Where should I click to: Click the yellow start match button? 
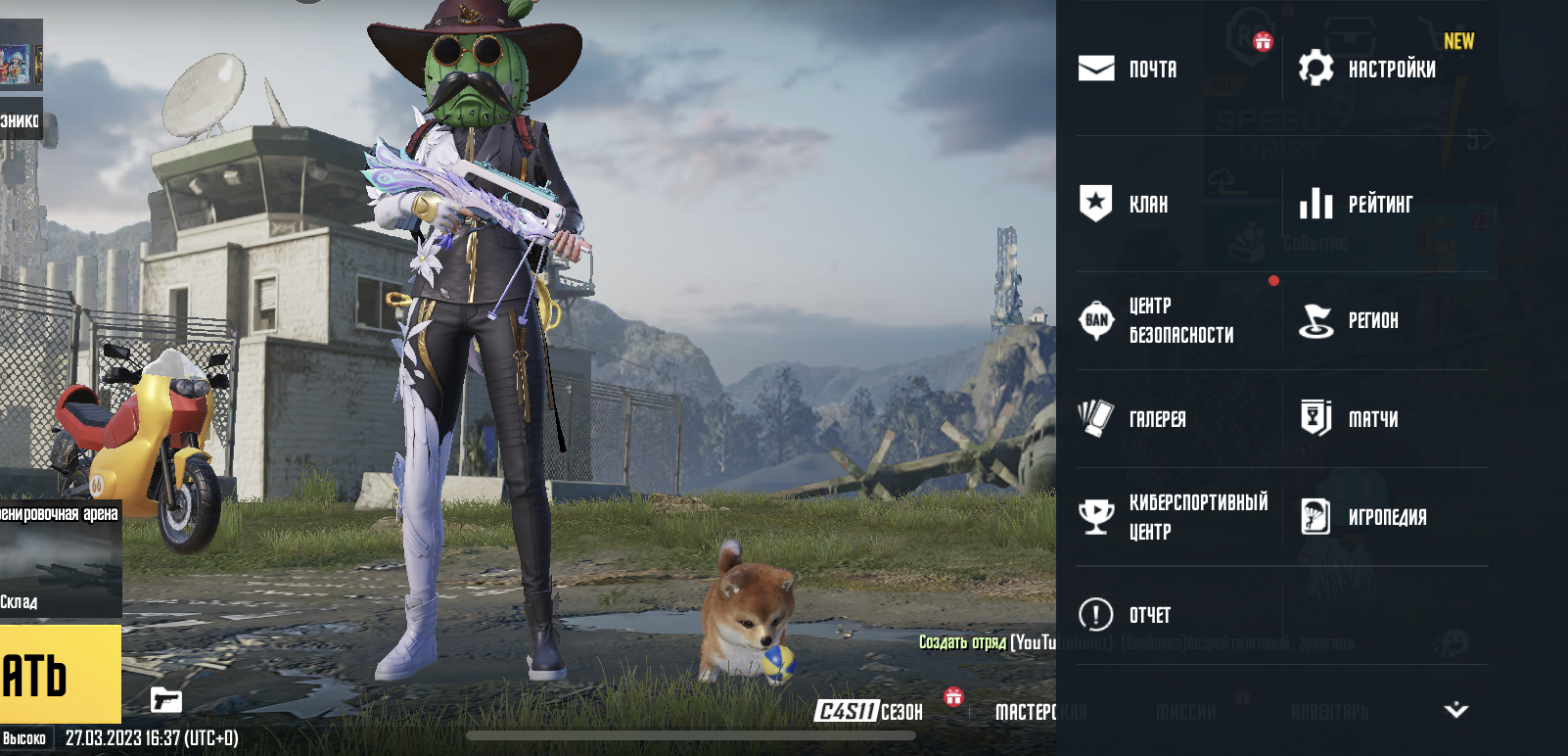[x=60, y=675]
